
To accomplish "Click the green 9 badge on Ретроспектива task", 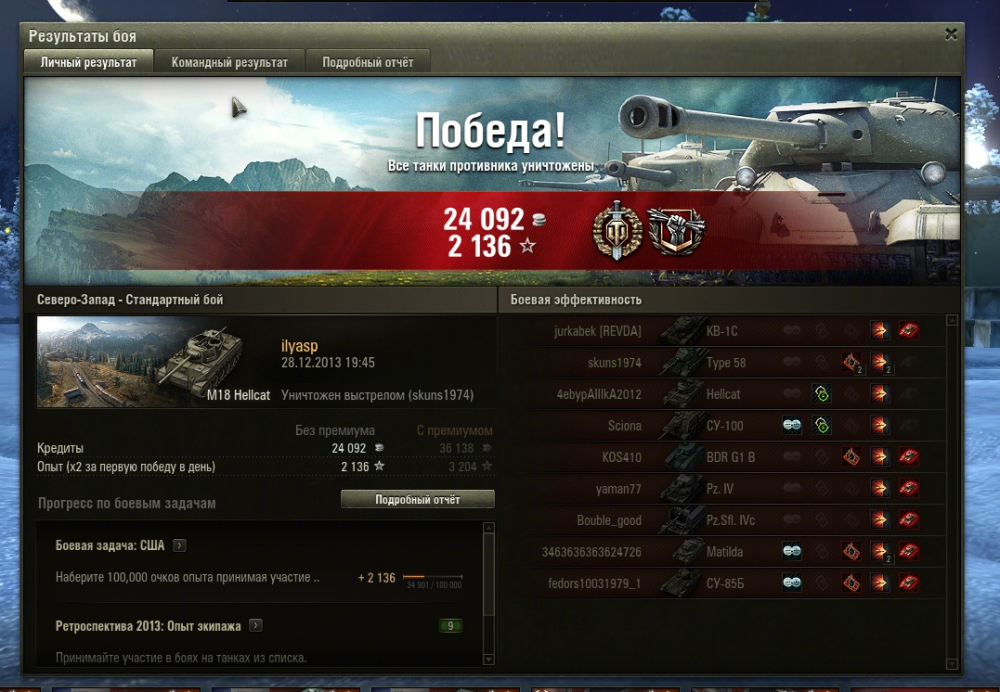I will (x=451, y=627).
